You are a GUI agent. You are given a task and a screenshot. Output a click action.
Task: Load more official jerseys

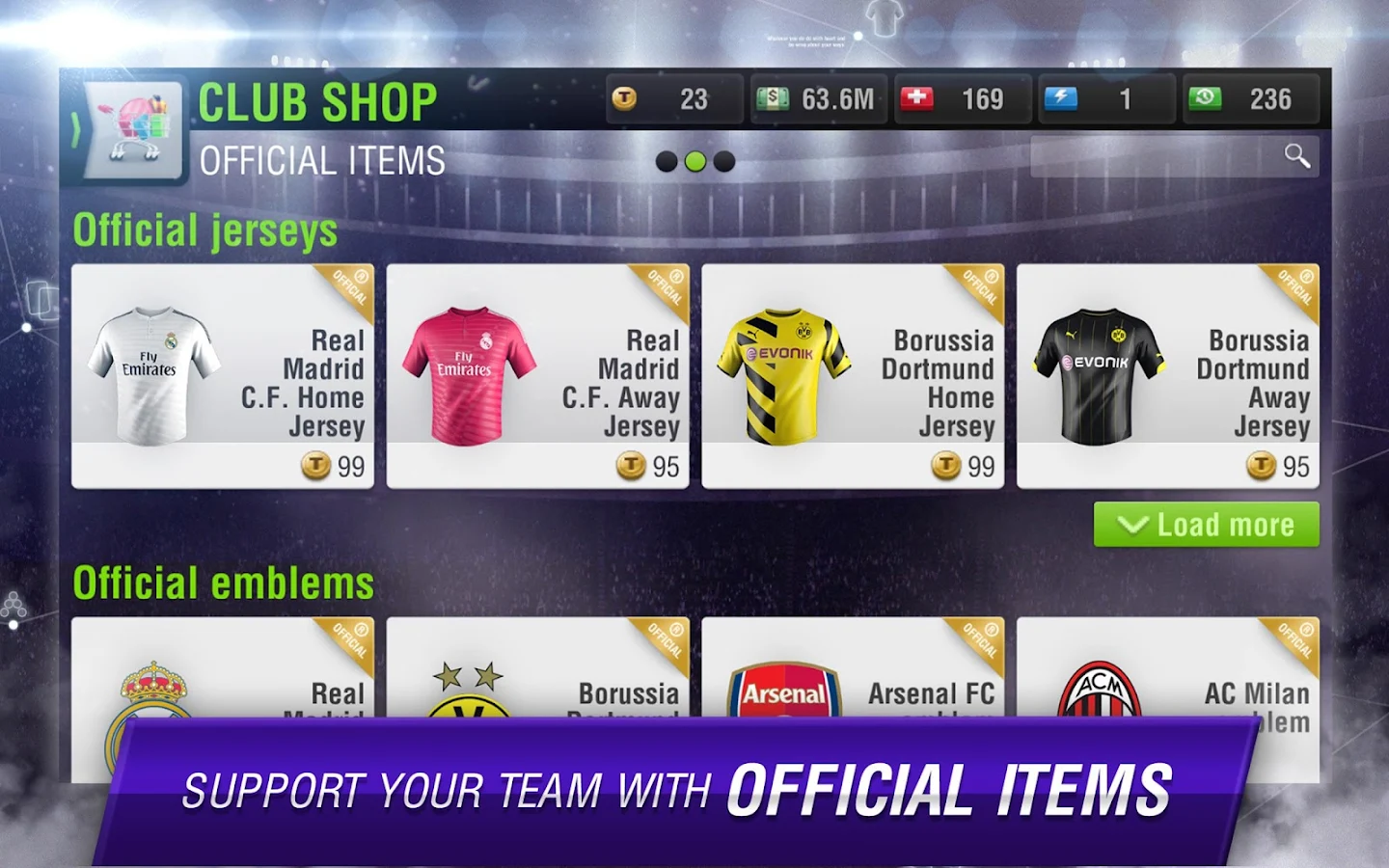(x=1206, y=525)
